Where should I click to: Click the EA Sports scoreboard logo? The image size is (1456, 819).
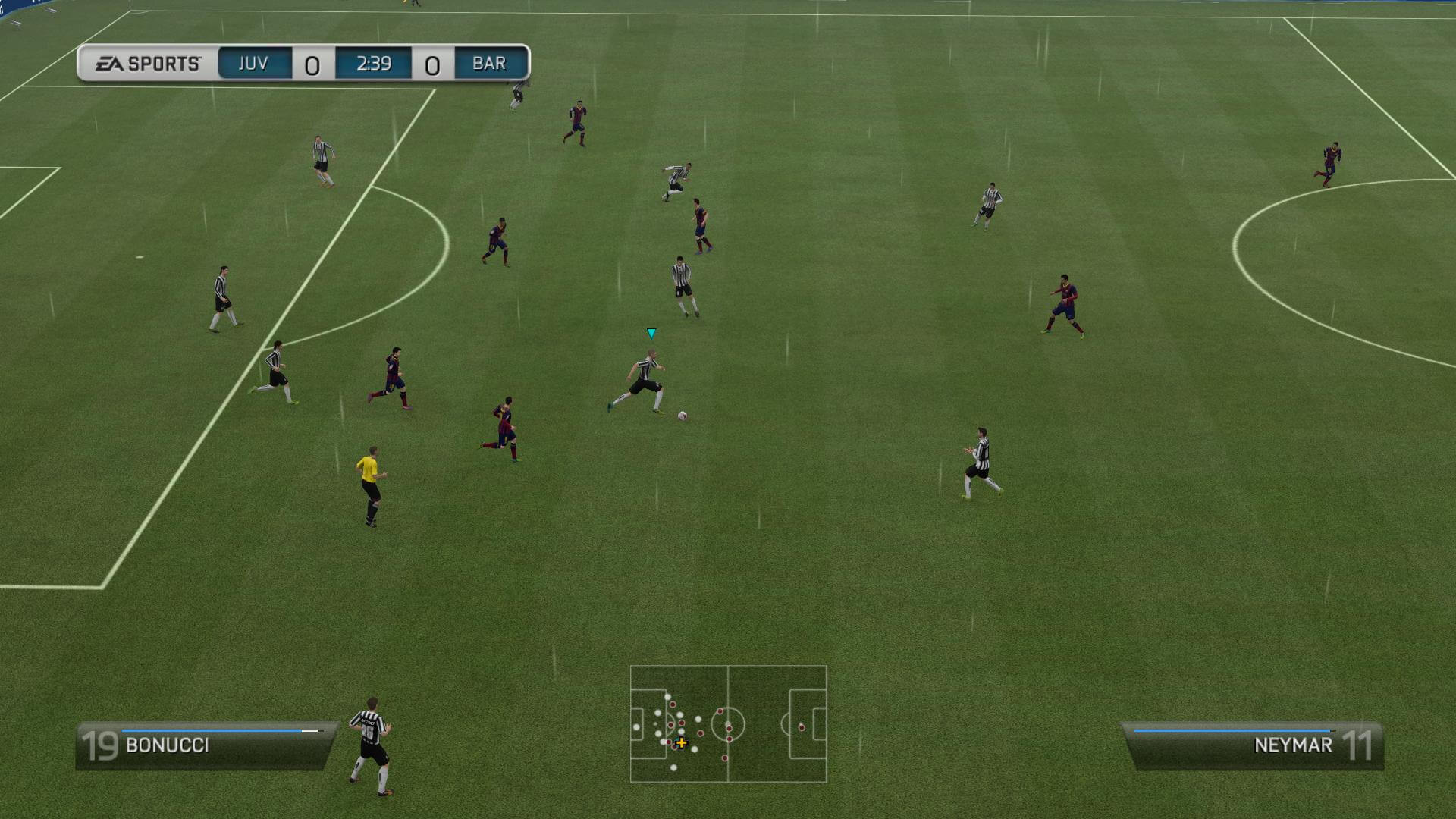point(148,64)
